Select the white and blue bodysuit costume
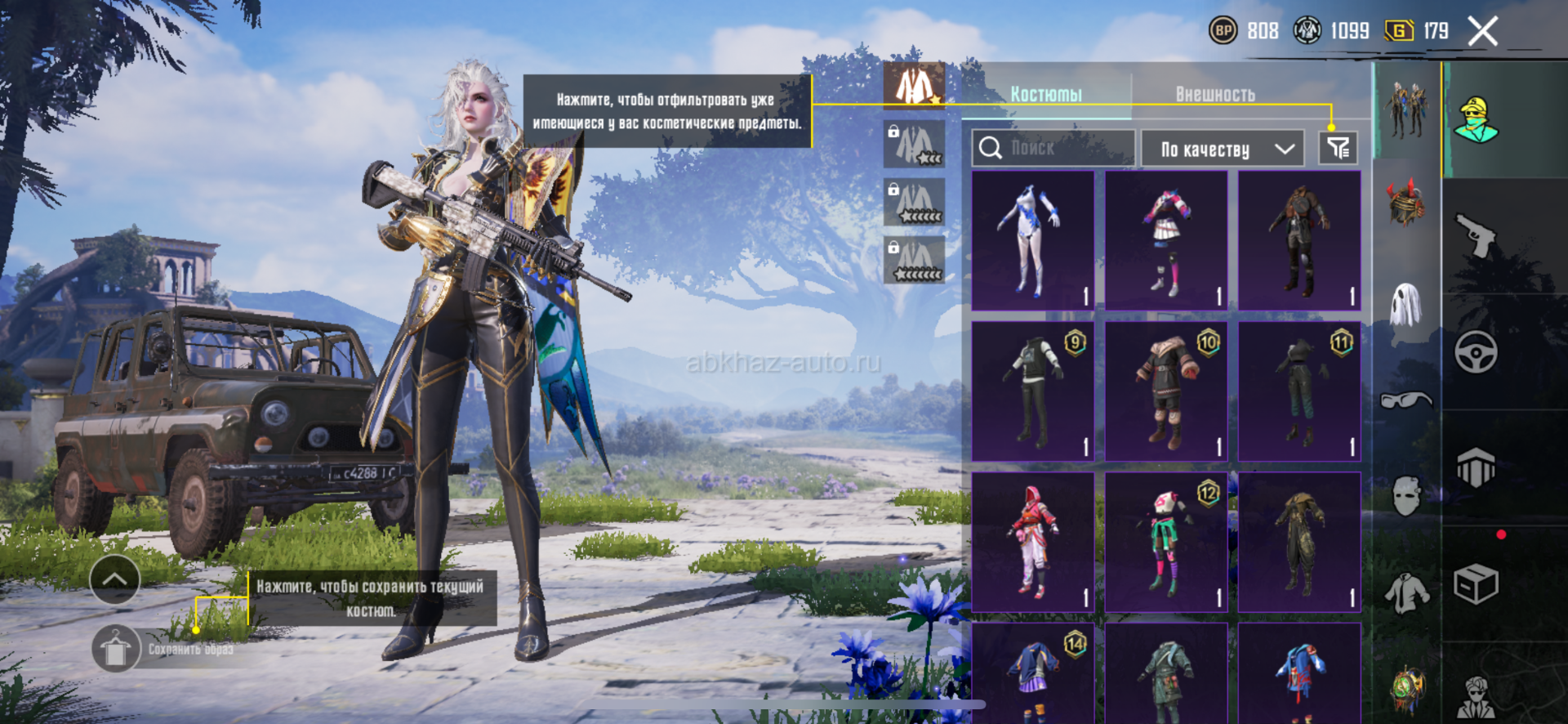The width and height of the screenshot is (1568, 724). click(x=1033, y=240)
